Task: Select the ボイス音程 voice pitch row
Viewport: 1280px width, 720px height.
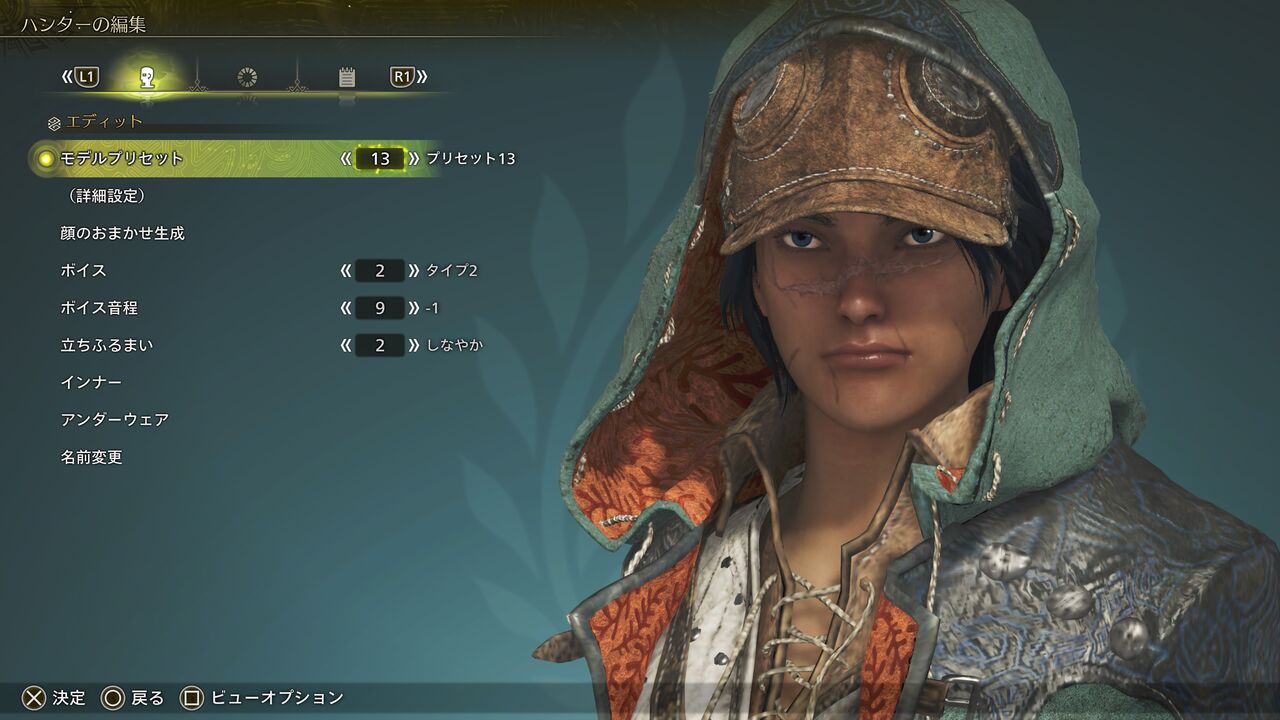Action: pos(99,308)
